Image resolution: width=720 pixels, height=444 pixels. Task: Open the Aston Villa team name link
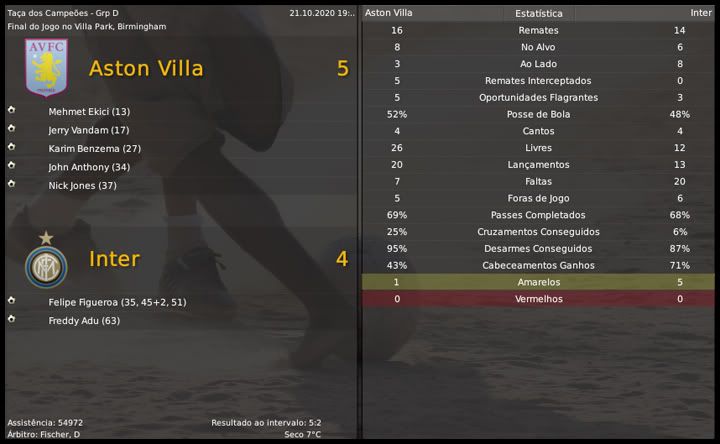coord(146,68)
